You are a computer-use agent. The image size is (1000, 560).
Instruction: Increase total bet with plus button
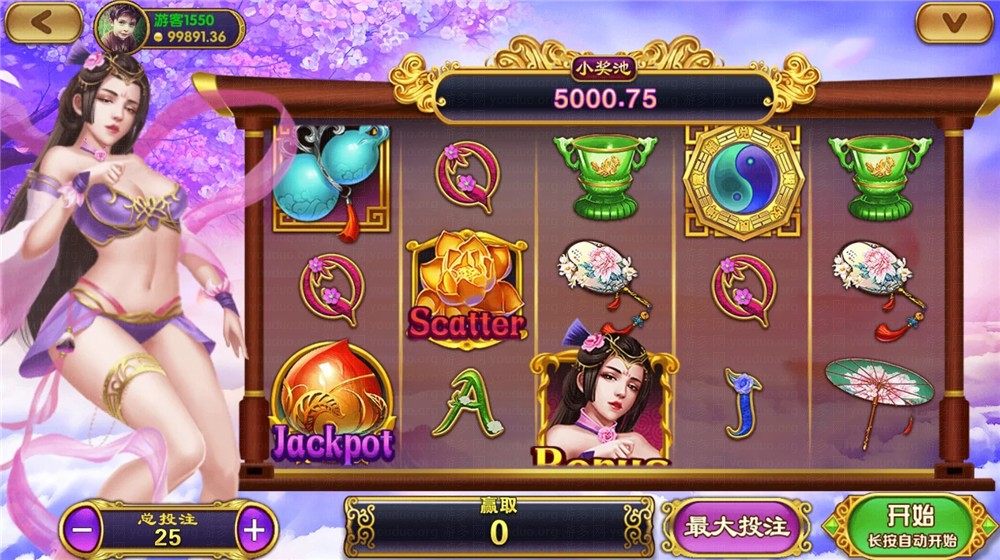click(256, 529)
